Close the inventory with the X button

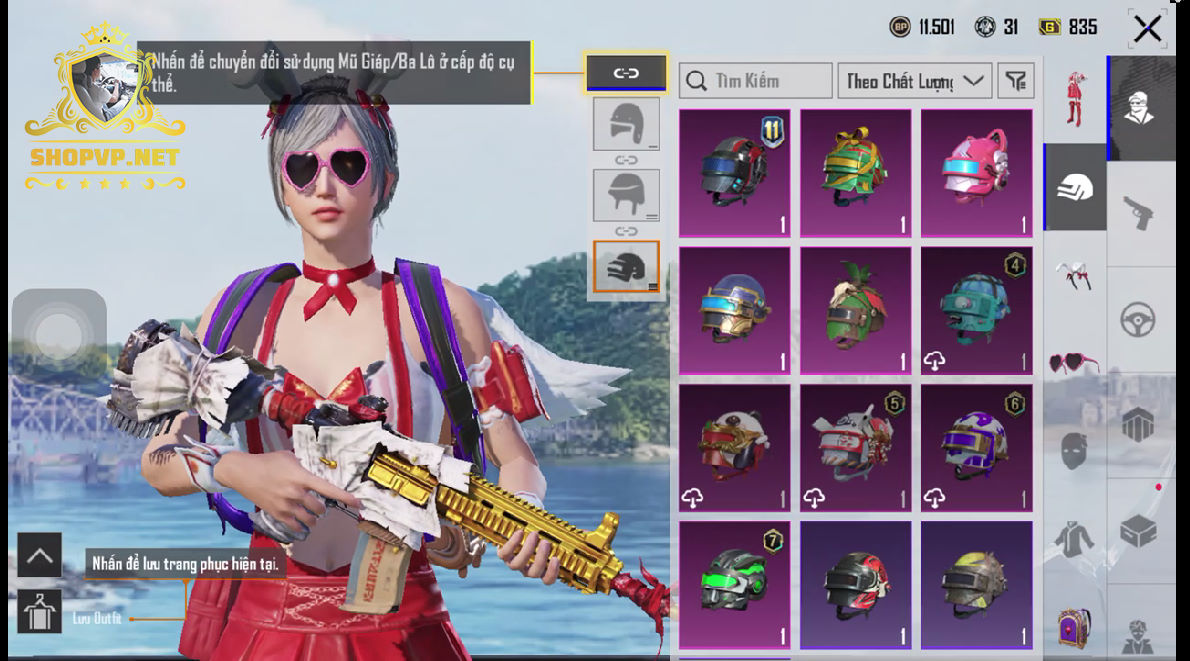pyautogui.click(x=1147, y=29)
